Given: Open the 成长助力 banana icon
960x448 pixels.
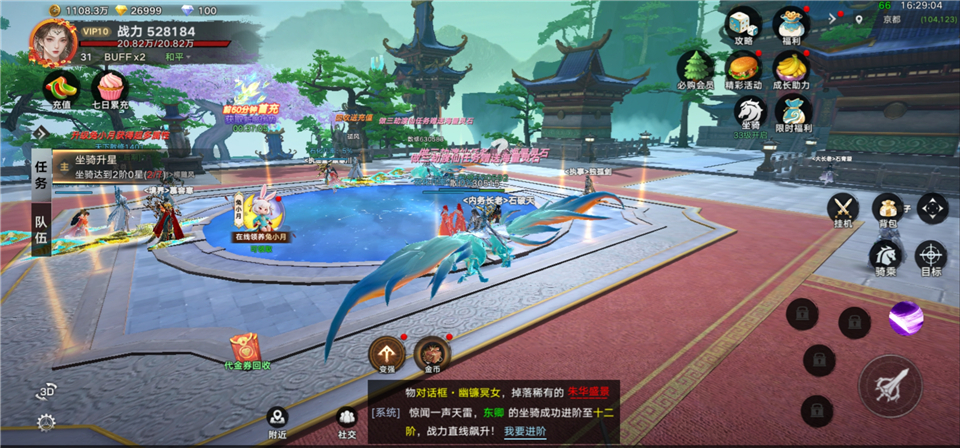Looking at the screenshot, I should 791,68.
